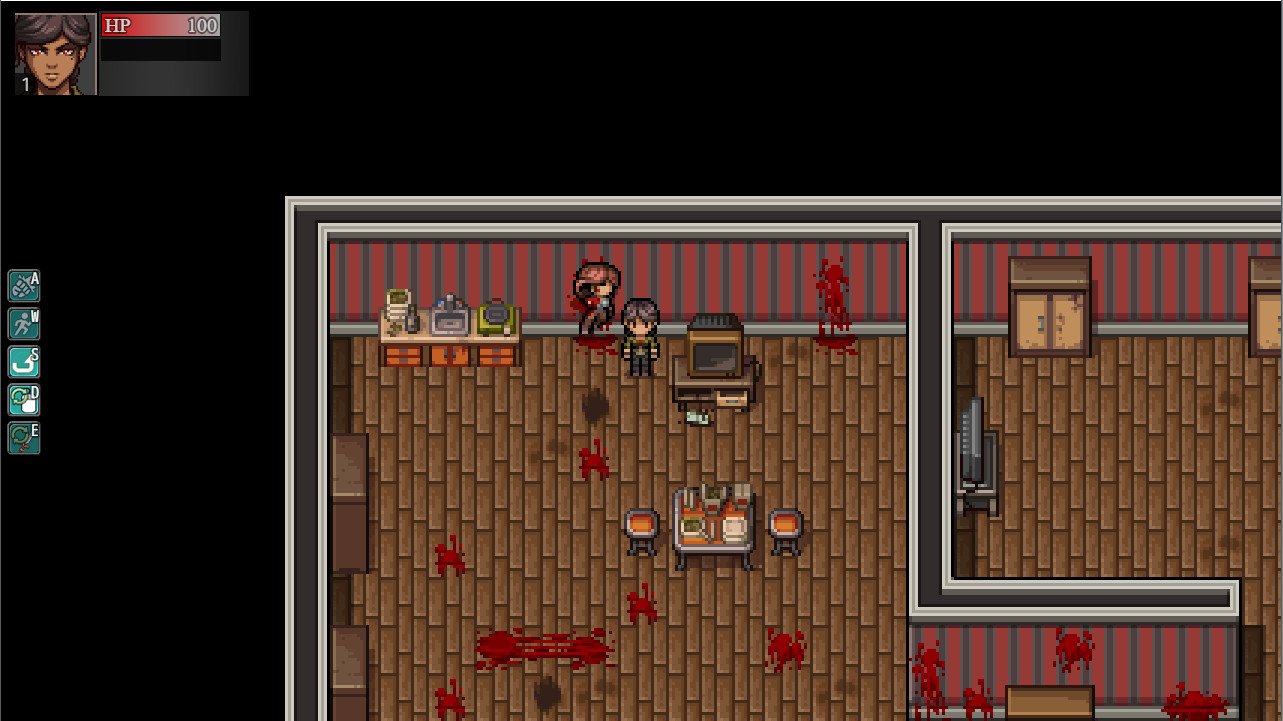Select the hook interaction icon hotkey S
Image resolution: width=1283 pixels, height=721 pixels.
click(x=24, y=363)
